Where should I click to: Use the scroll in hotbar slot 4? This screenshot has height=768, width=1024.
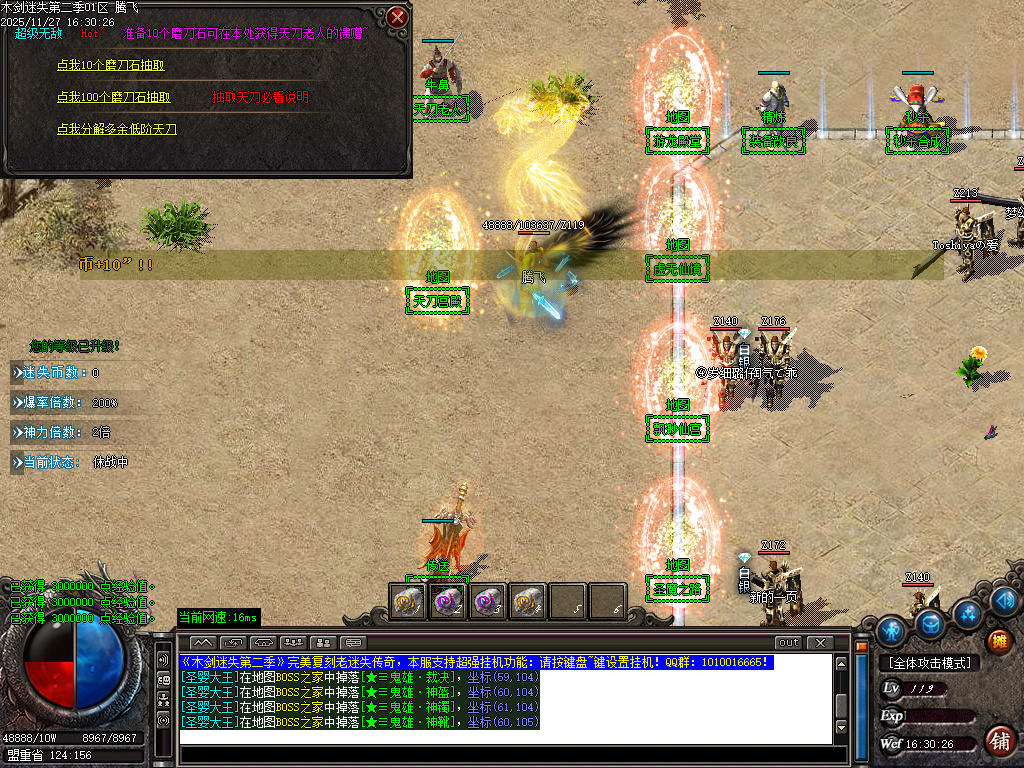pos(527,601)
